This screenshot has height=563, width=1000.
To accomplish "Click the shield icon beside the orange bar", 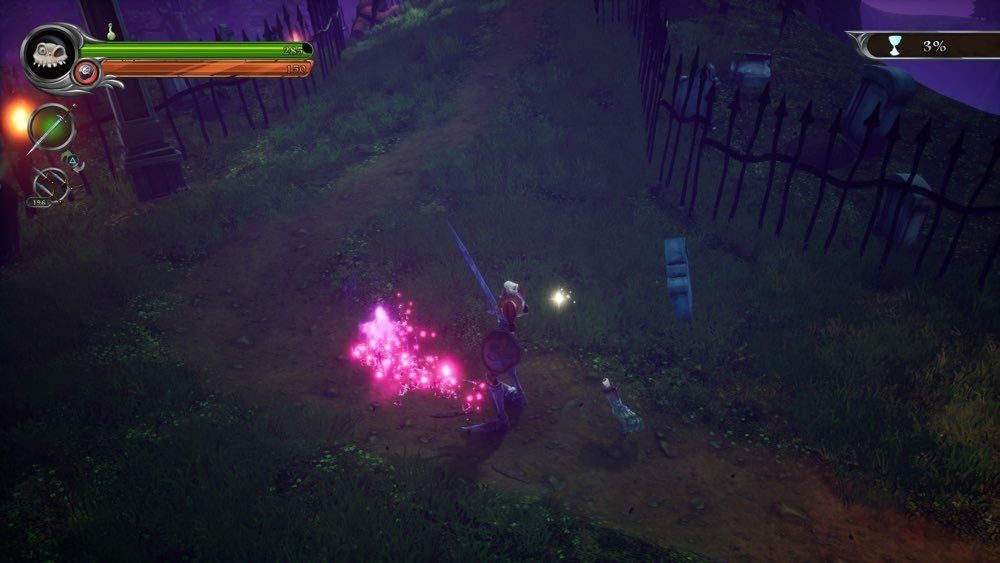I will 88,71.
